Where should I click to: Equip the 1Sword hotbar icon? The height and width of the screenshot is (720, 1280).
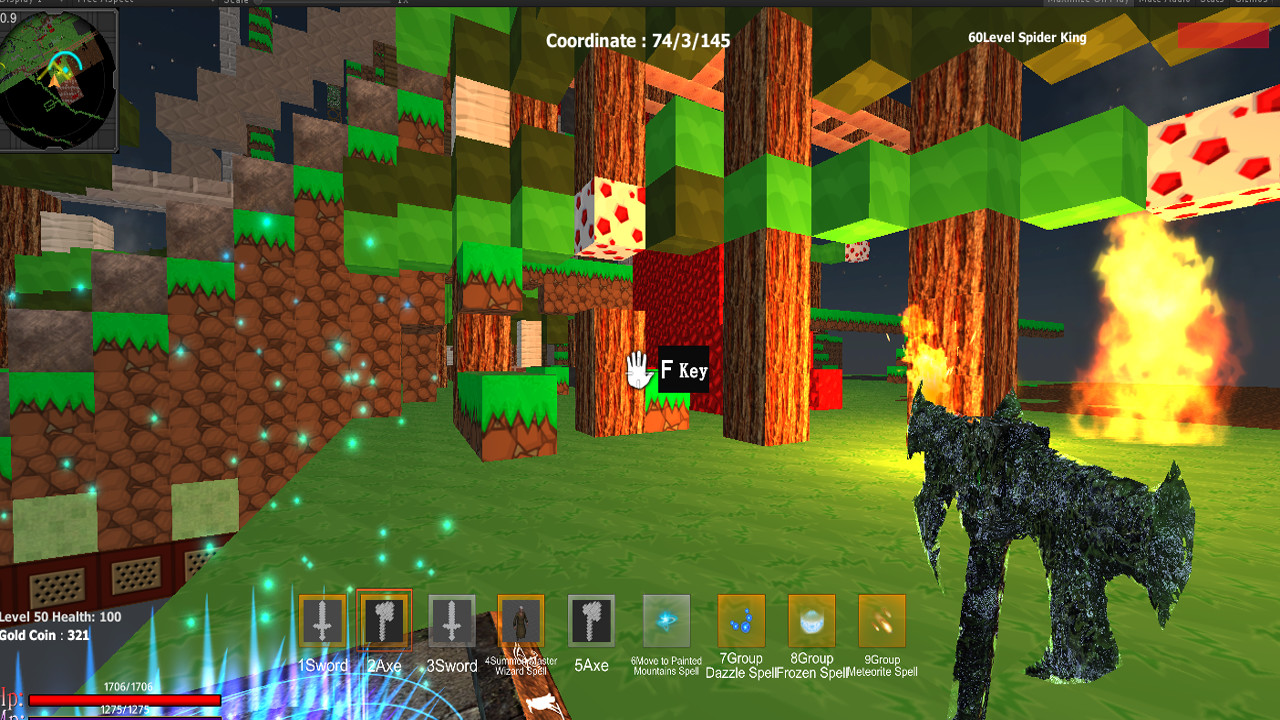[x=323, y=622]
